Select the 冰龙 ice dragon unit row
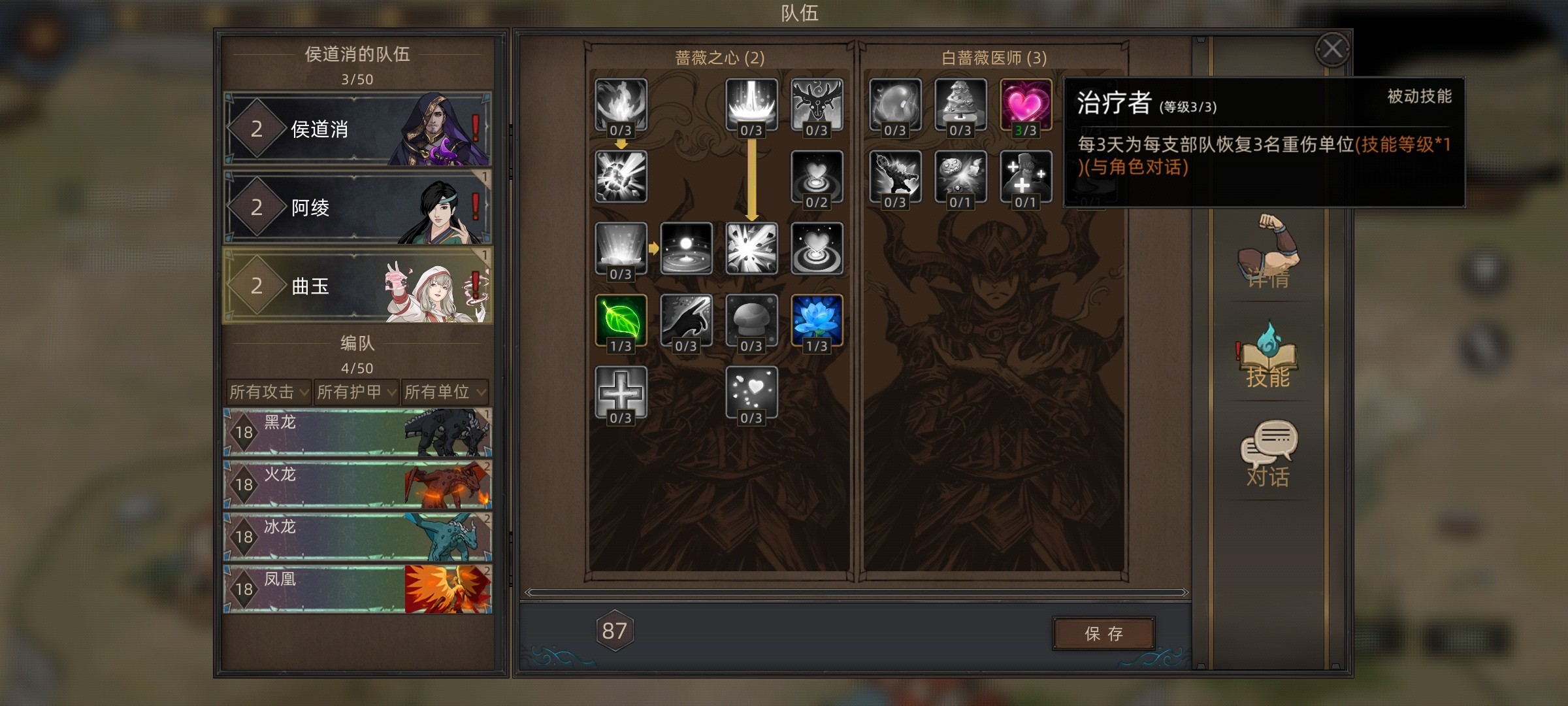The width and height of the screenshot is (1568, 706). pyautogui.click(x=357, y=537)
